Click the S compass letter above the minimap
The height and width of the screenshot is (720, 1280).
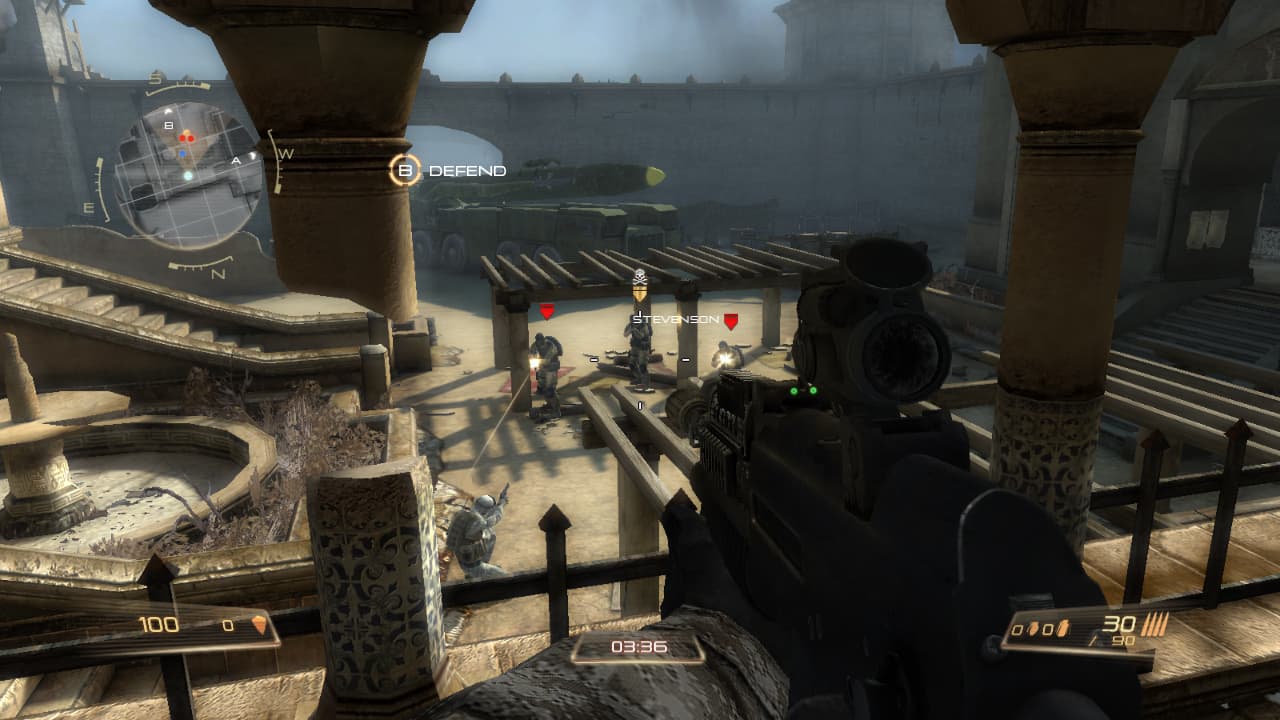click(x=155, y=77)
